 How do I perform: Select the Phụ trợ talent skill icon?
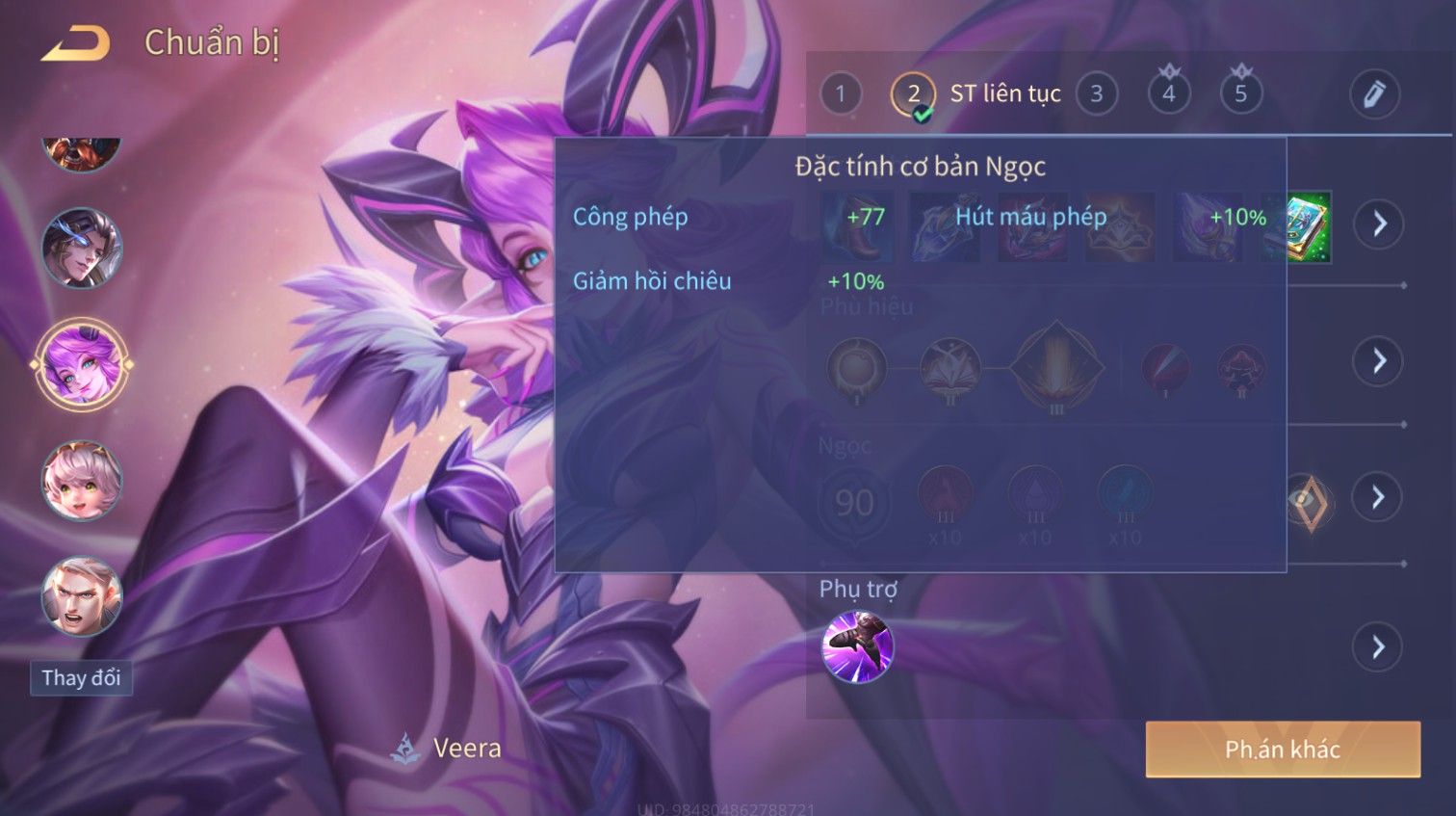(857, 646)
